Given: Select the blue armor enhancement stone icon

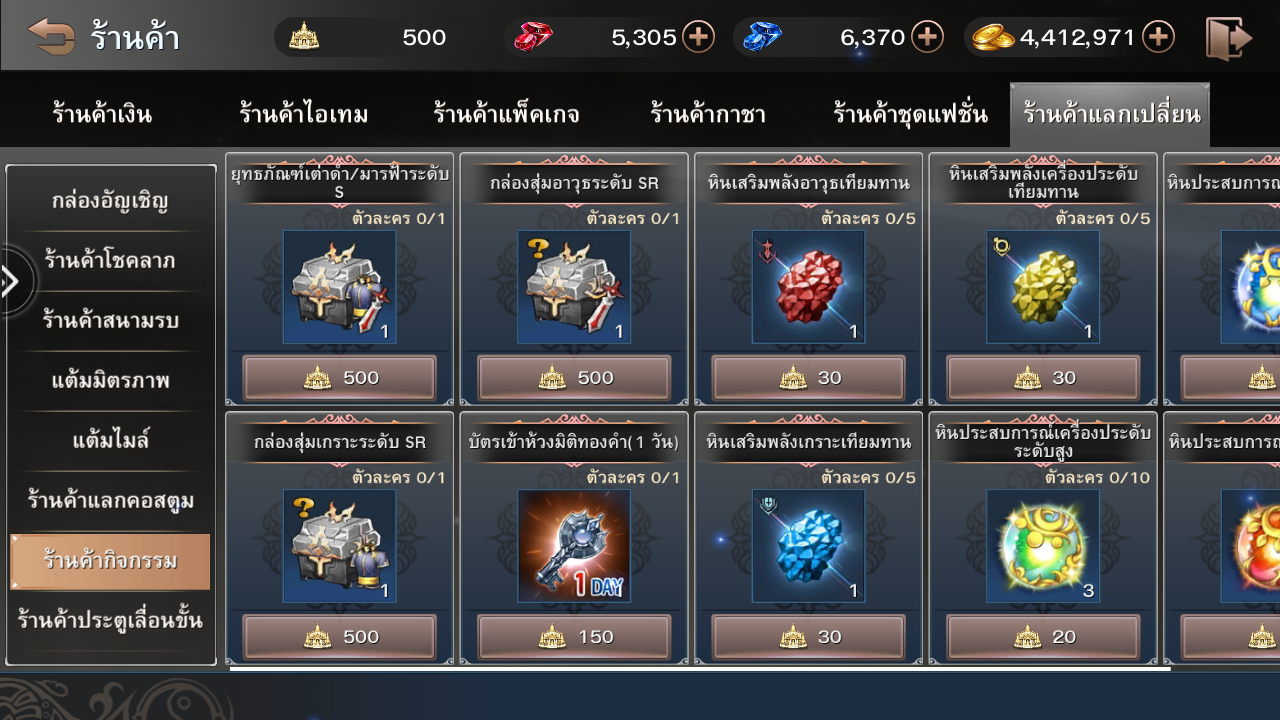Looking at the screenshot, I should 808,546.
